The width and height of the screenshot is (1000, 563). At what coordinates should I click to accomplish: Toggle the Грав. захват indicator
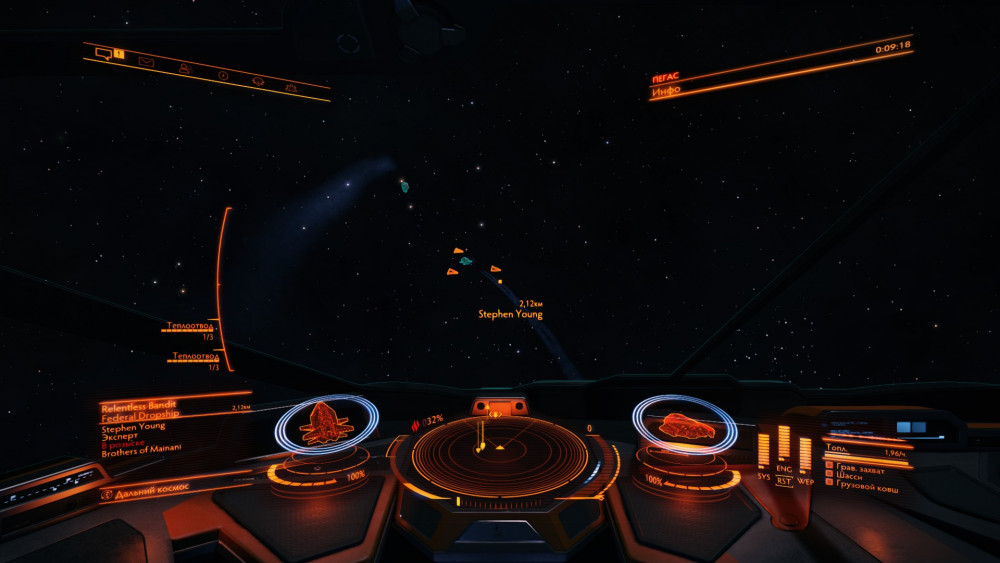pos(853,465)
